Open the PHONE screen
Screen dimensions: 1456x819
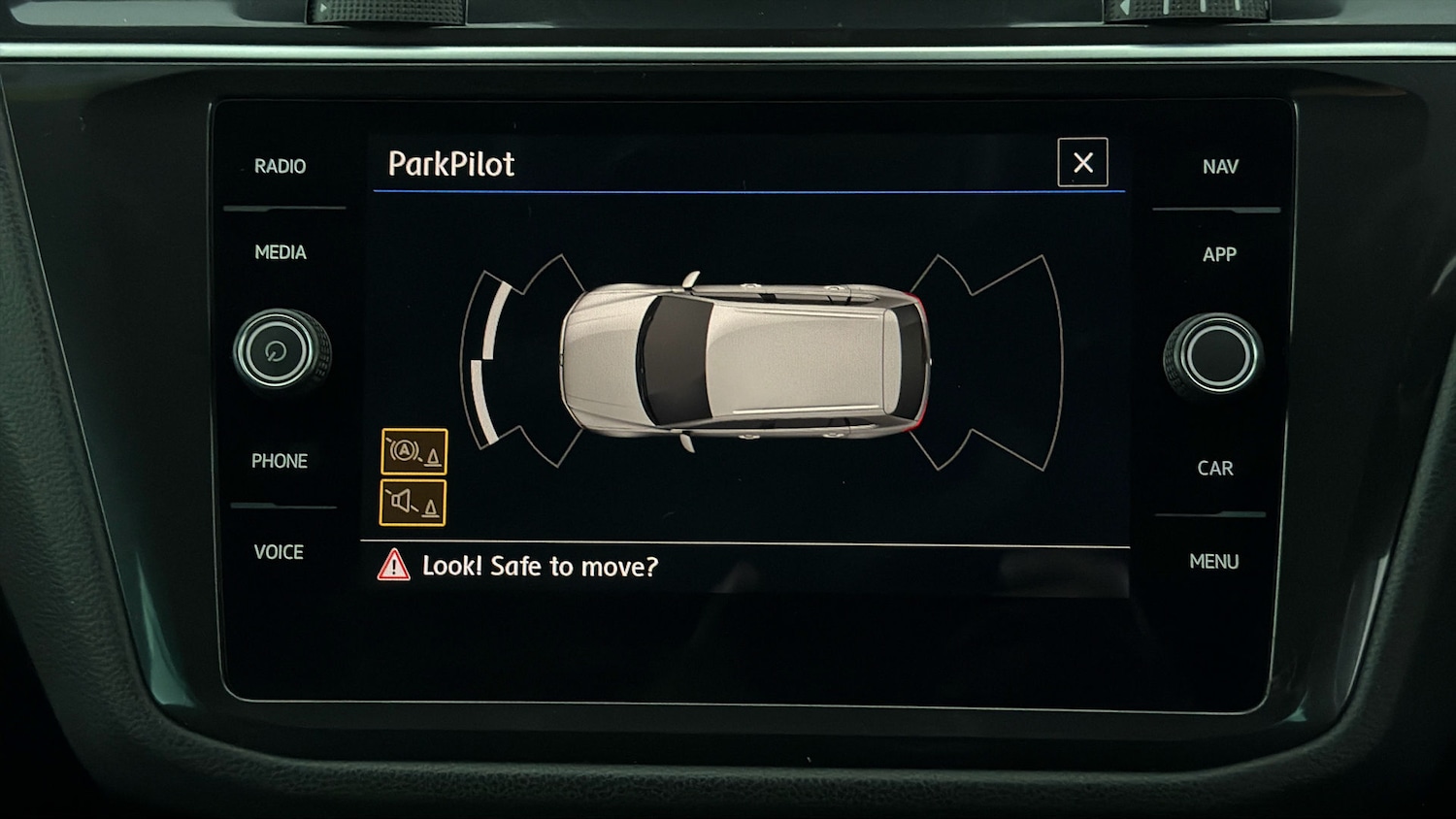point(280,461)
